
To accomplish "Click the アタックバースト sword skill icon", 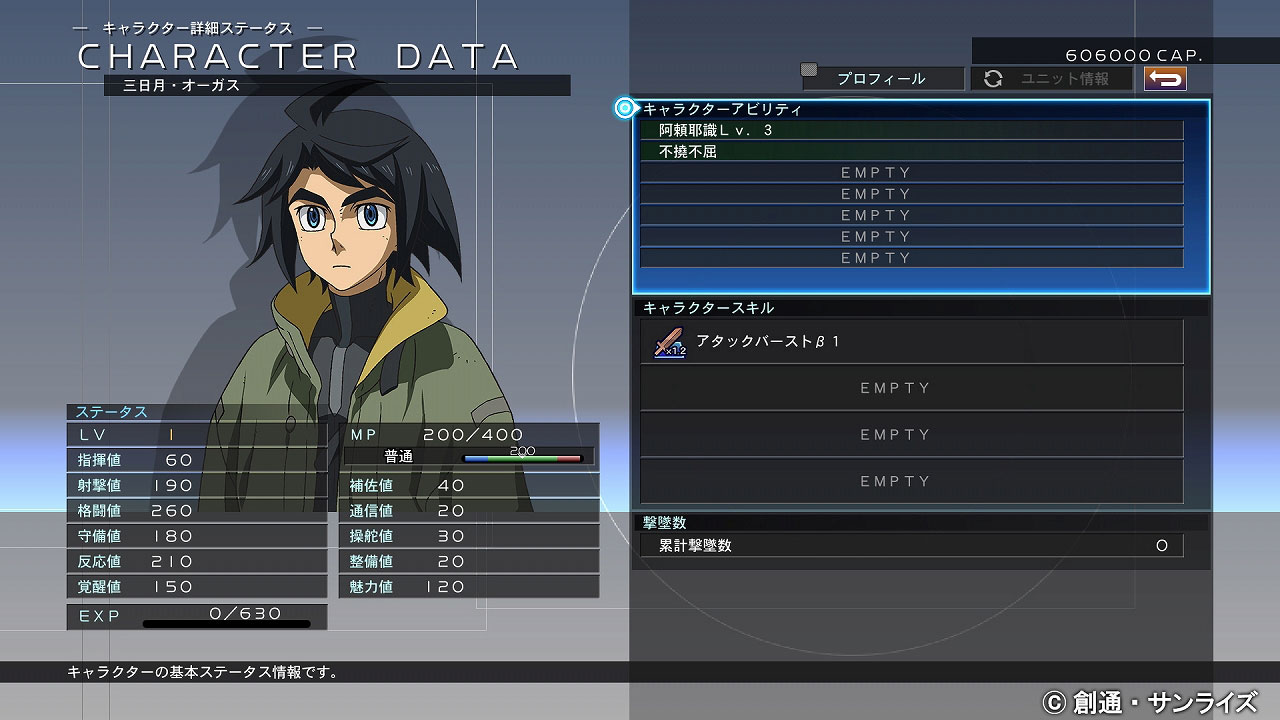I will [670, 343].
